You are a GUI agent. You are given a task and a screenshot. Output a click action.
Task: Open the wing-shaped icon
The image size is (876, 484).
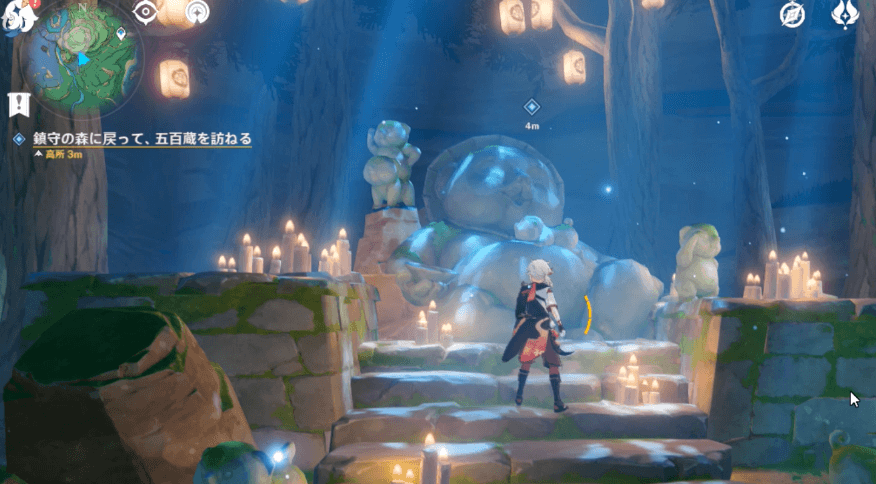coord(846,14)
